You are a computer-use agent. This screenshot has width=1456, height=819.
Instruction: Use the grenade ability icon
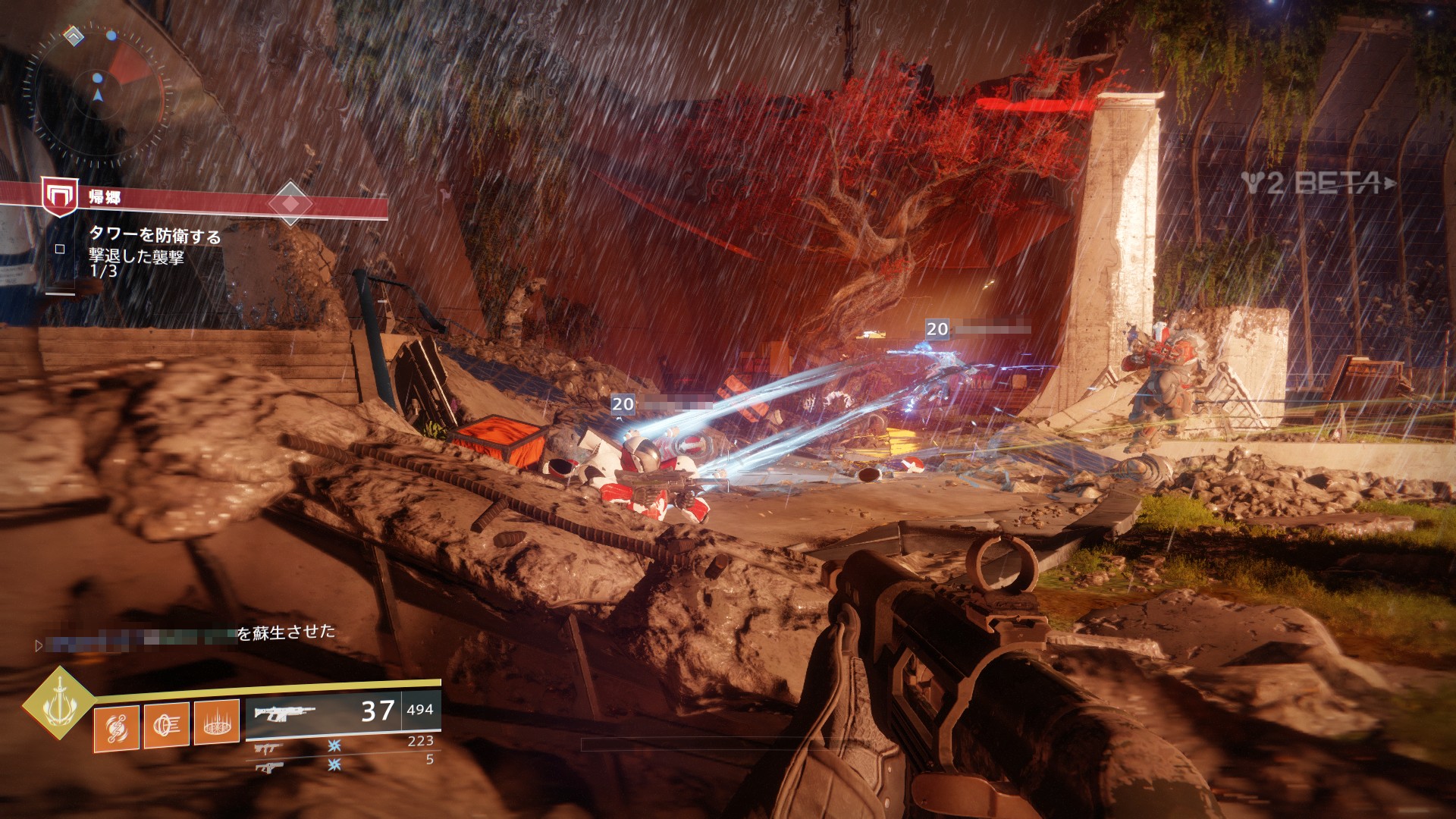pos(116,728)
